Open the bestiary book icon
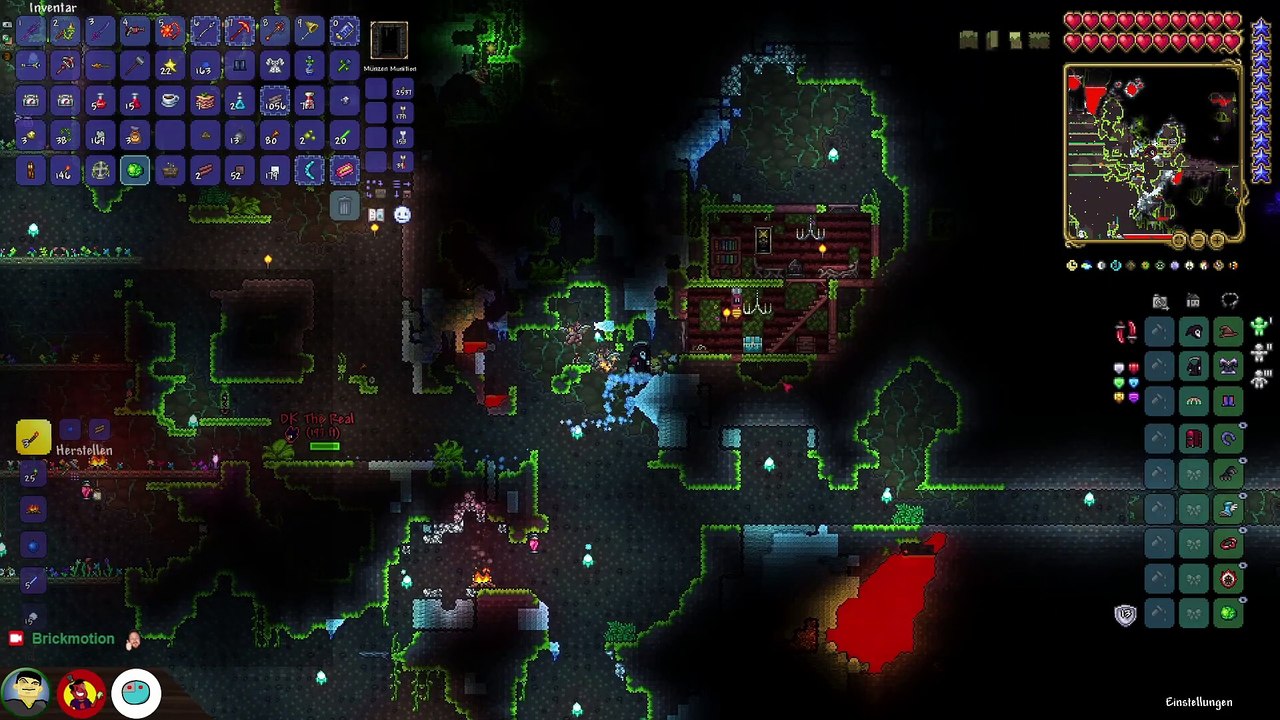1280x720 pixels. tap(376, 214)
